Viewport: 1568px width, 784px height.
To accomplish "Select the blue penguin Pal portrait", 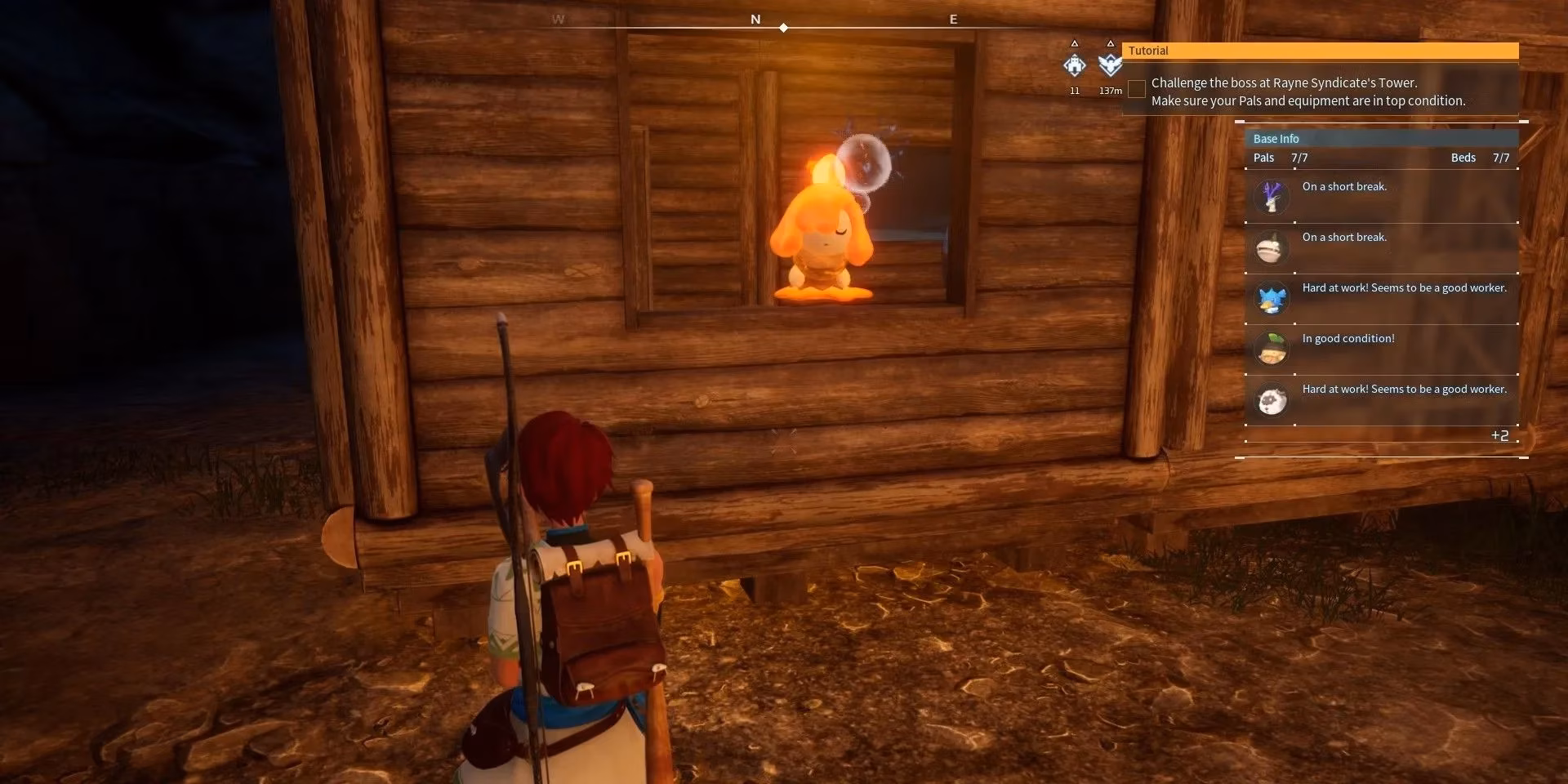I will (x=1272, y=299).
